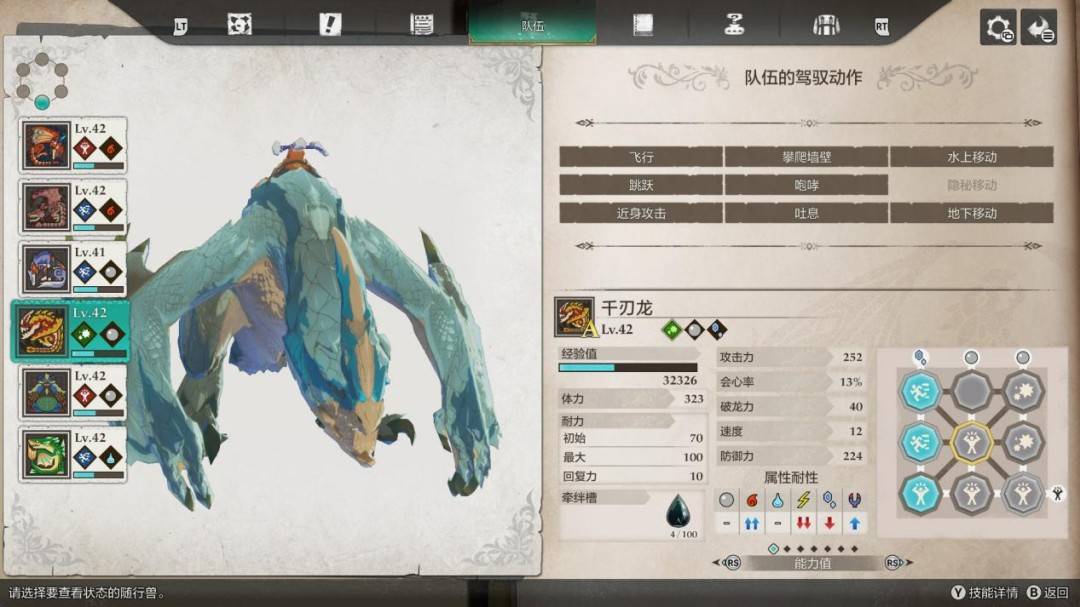1080x607 pixels.
Task: Open the exclamation mark tab
Action: pos(330,25)
